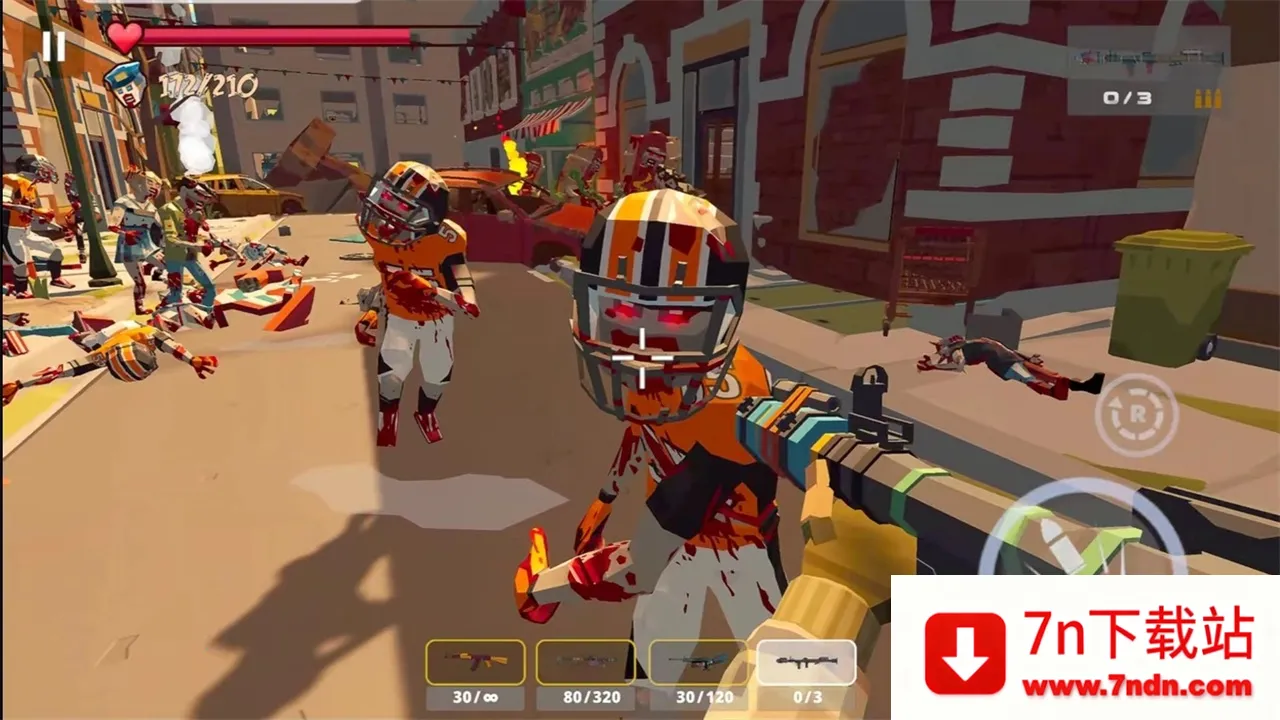
Task: Select the rocket launcher weapon slot
Action: (x=806, y=662)
